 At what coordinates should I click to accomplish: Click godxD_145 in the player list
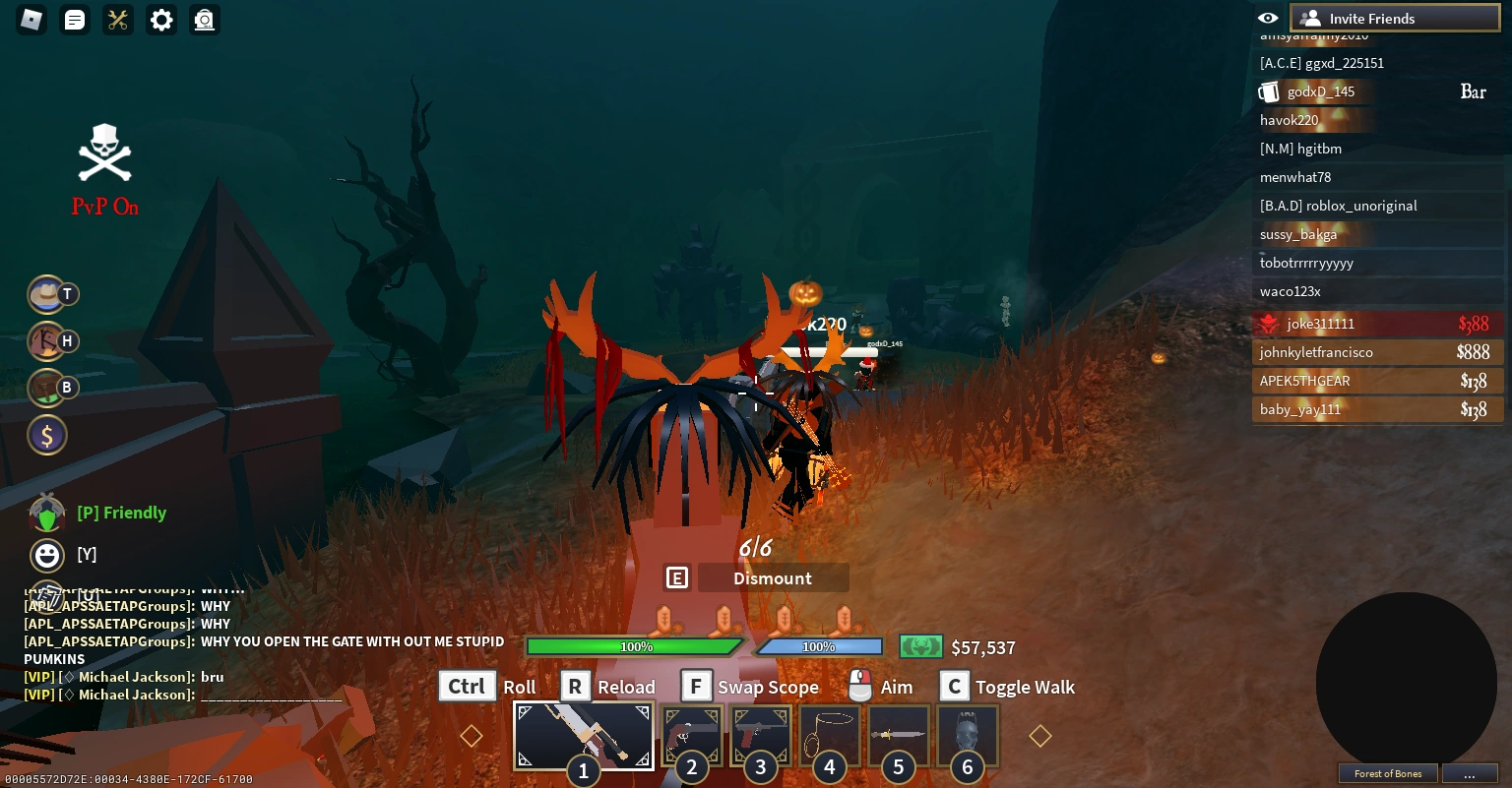coord(1320,91)
